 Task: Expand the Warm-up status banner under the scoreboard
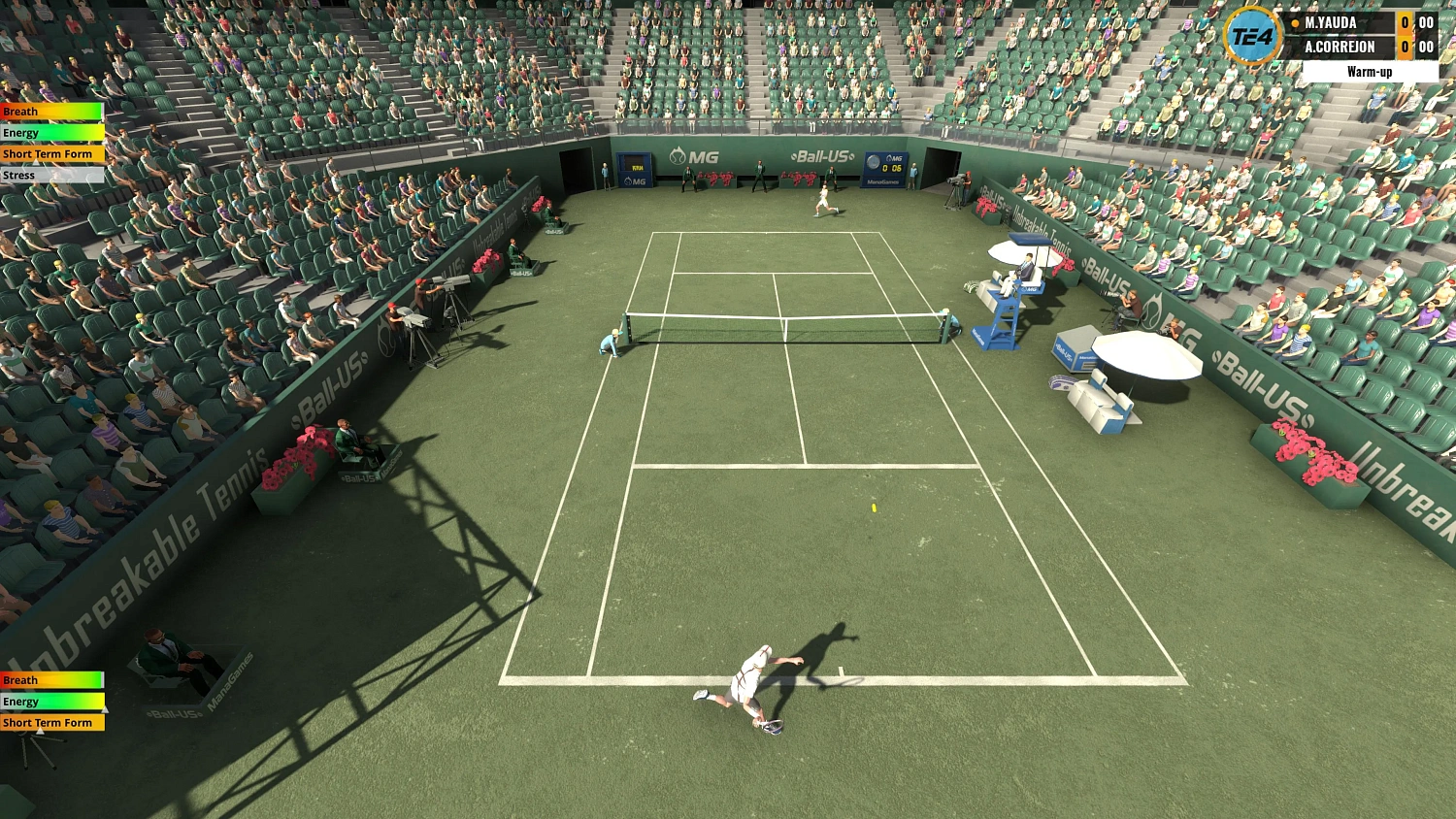1372,71
